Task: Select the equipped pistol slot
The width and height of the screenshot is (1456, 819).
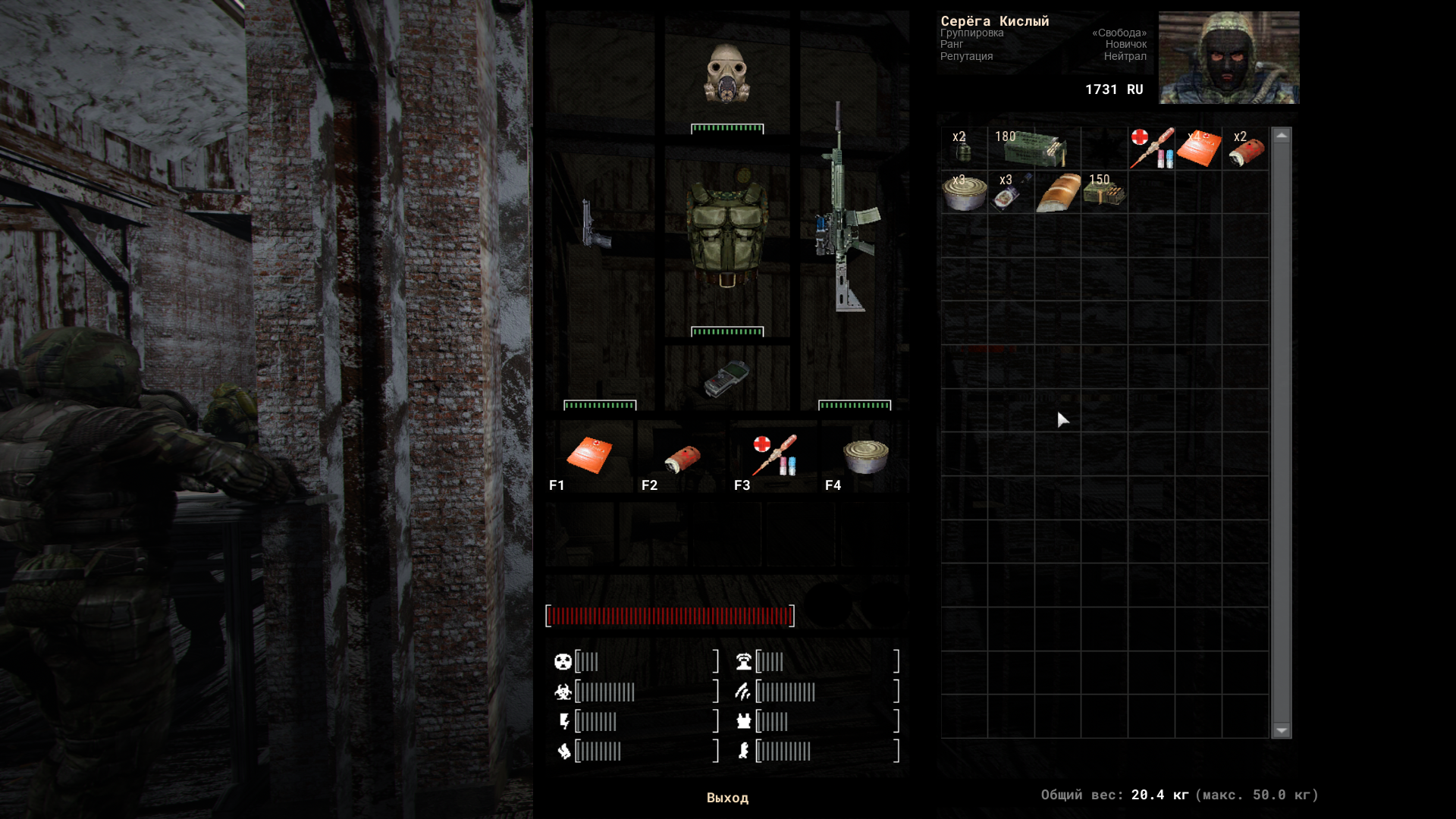Action: point(595,224)
